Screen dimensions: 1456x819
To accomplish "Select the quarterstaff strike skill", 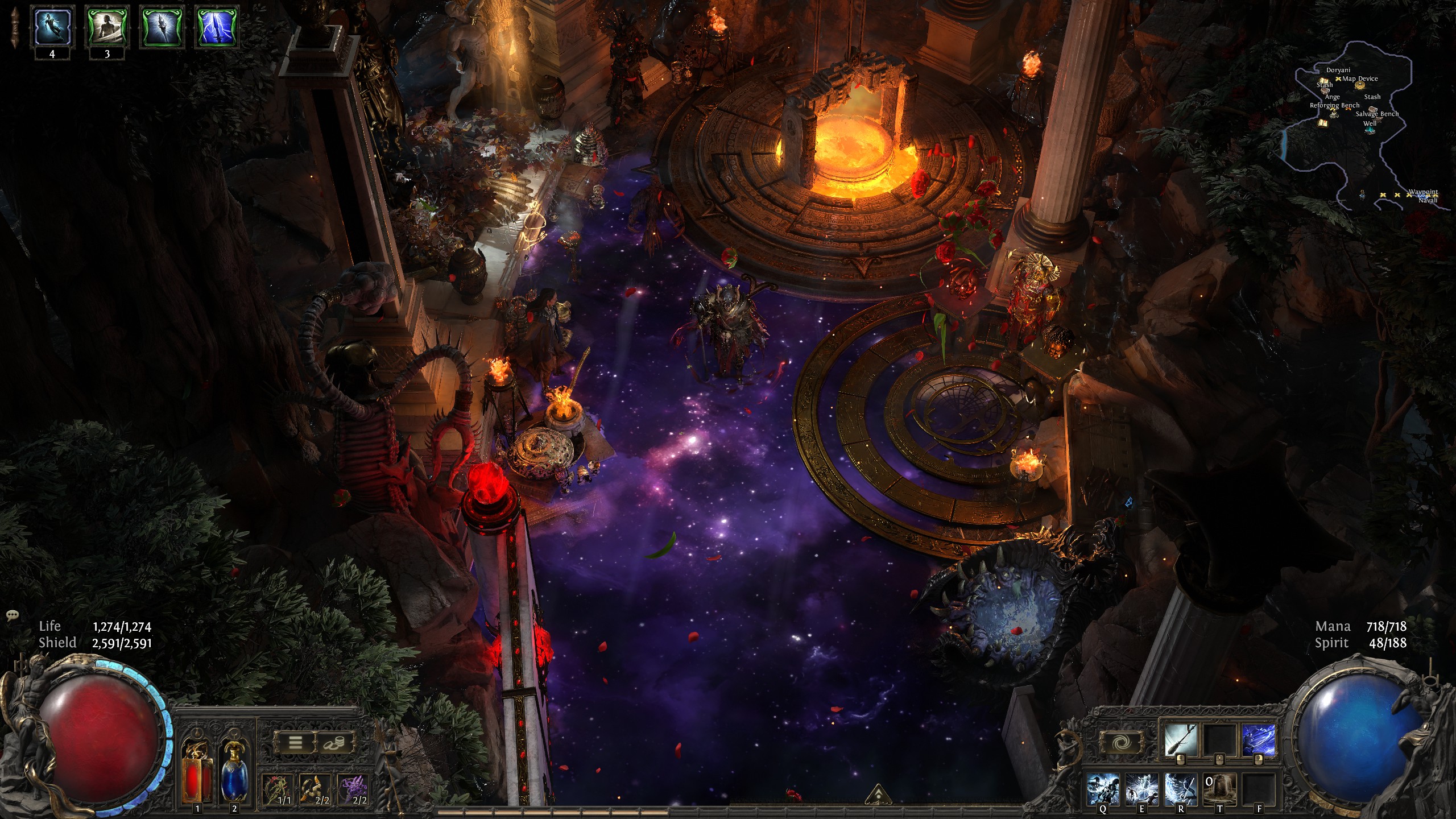I will coord(1181,741).
